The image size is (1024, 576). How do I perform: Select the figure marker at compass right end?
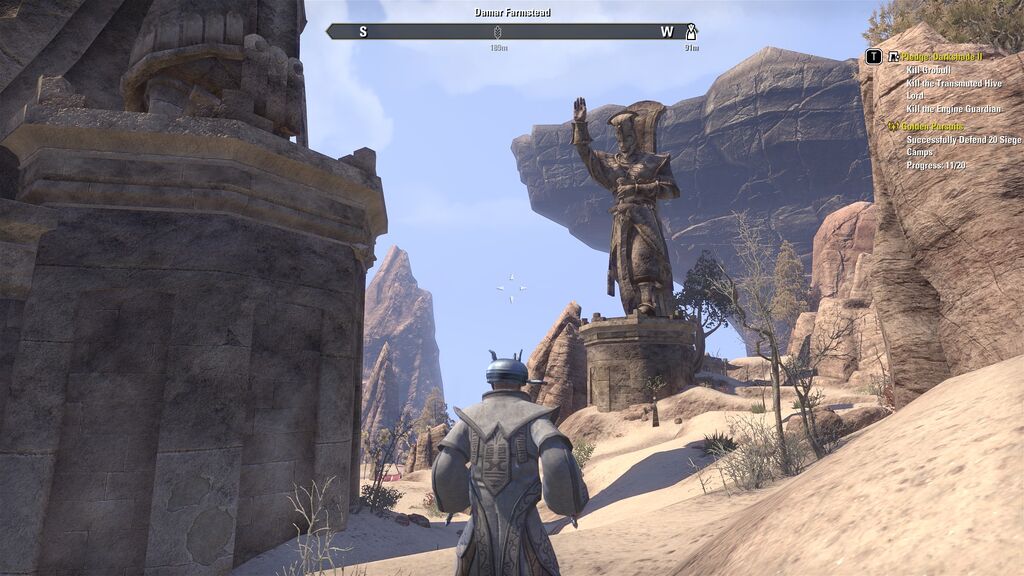691,32
